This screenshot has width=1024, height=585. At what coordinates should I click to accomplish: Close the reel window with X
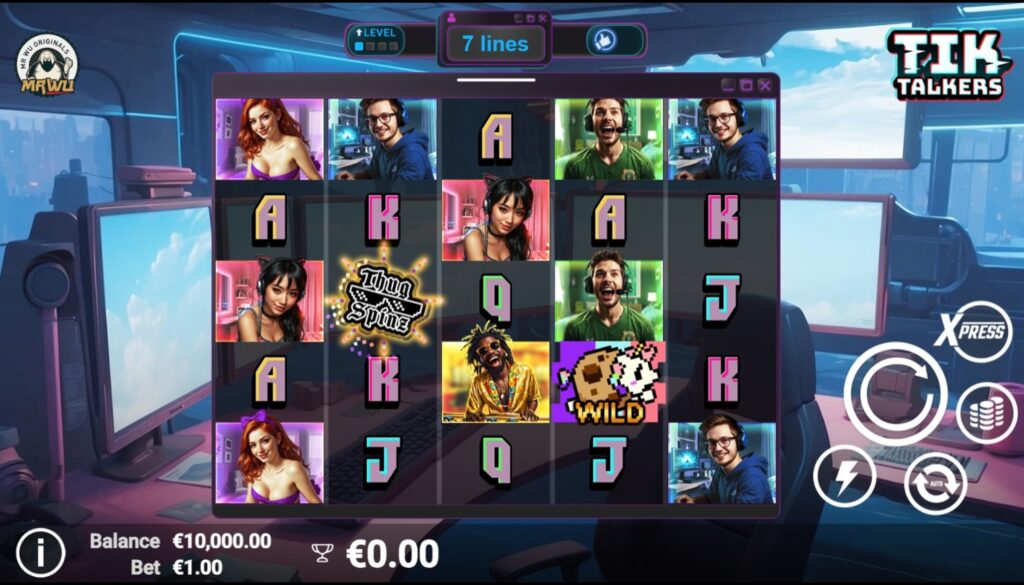pos(765,86)
